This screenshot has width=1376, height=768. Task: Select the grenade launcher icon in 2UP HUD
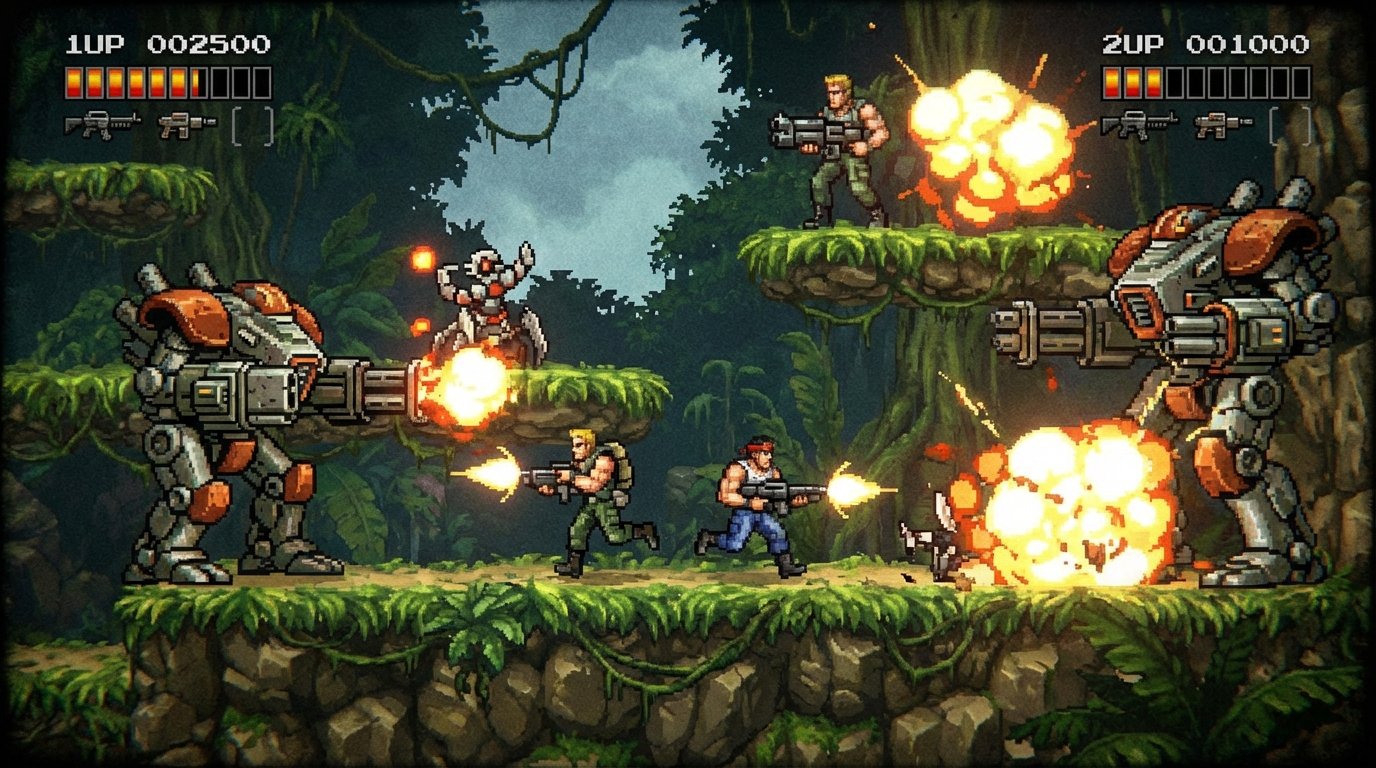point(1224,123)
